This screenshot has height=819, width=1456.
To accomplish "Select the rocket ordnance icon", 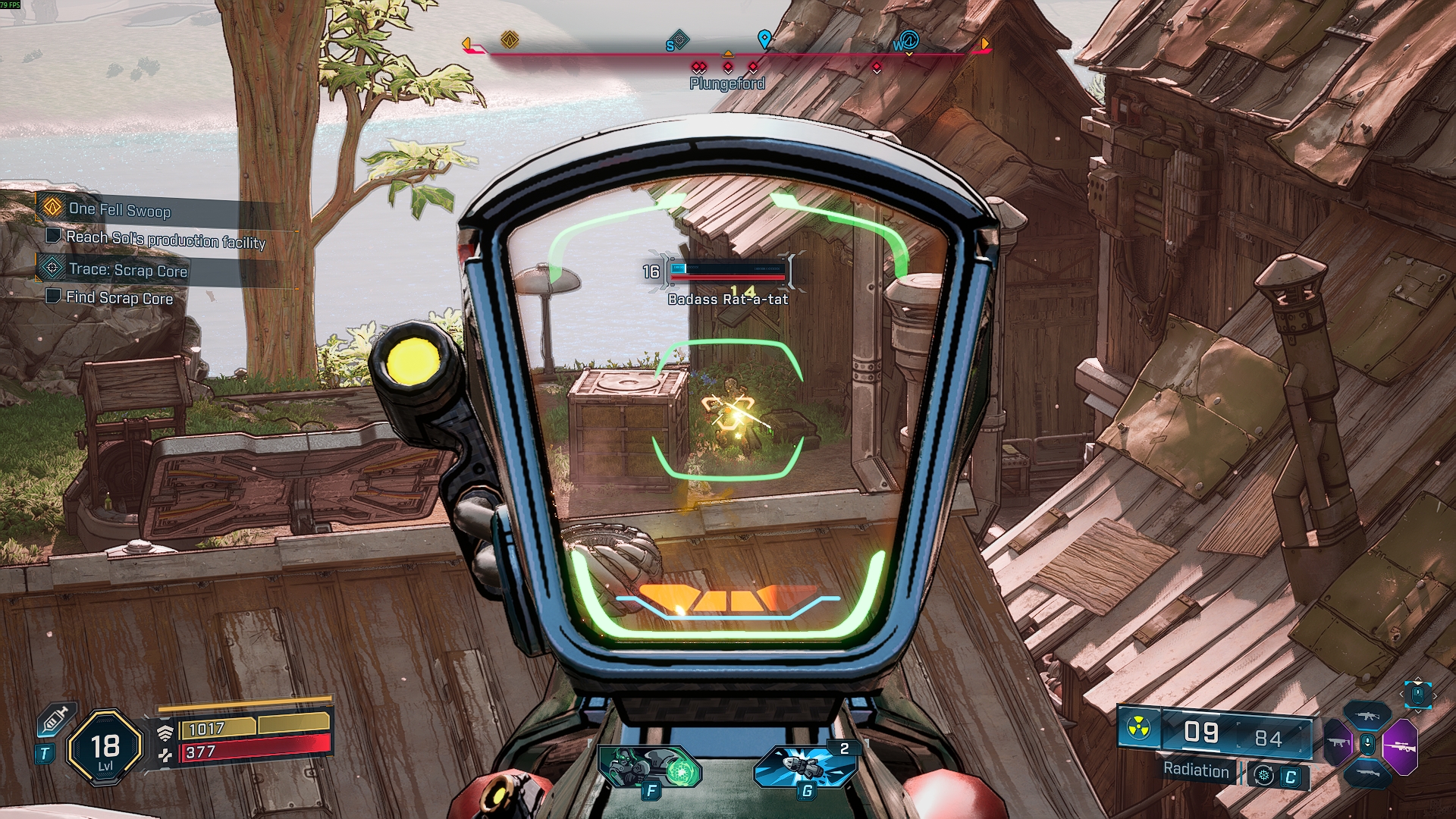I will click(806, 766).
